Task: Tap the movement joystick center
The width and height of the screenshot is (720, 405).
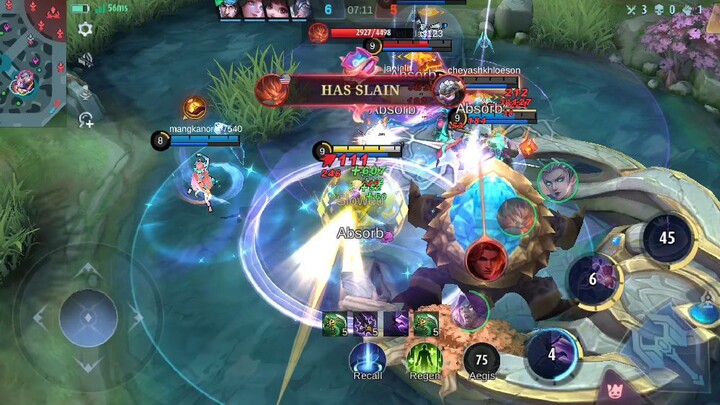Action: (88, 318)
